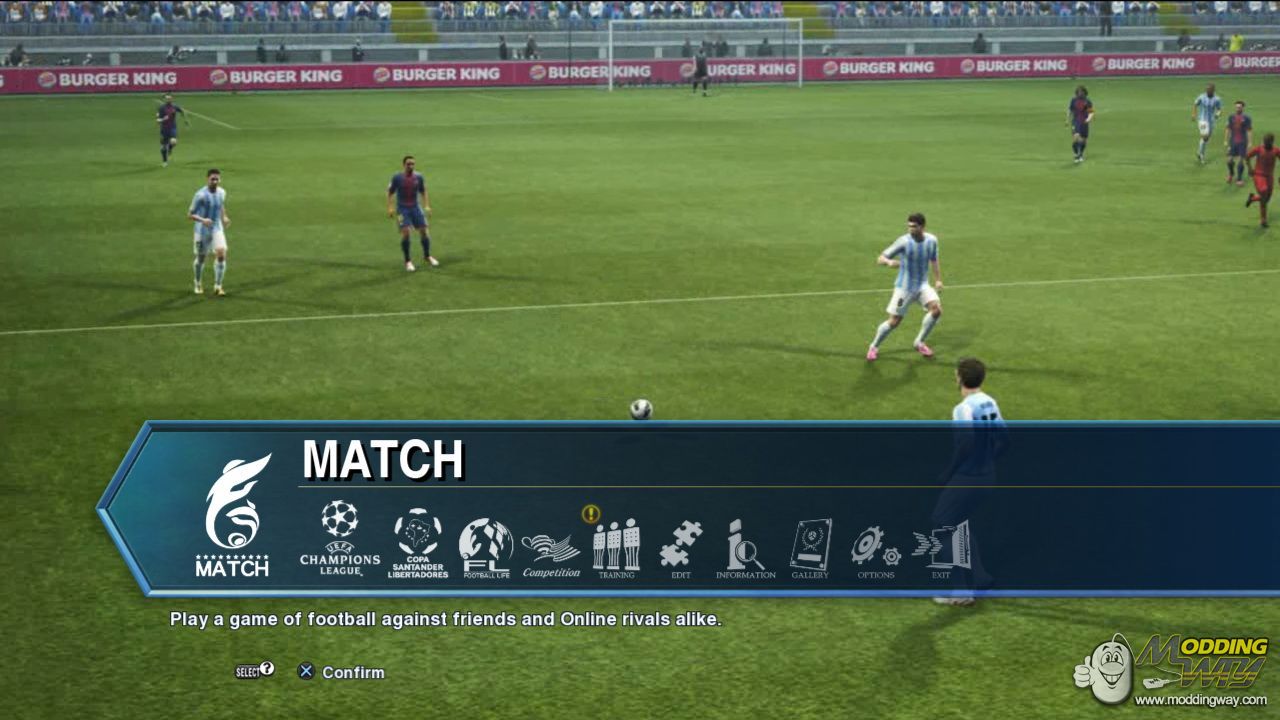The height and width of the screenshot is (720, 1280).
Task: Visit the moddingway.com watermark link
Action: point(1201,700)
